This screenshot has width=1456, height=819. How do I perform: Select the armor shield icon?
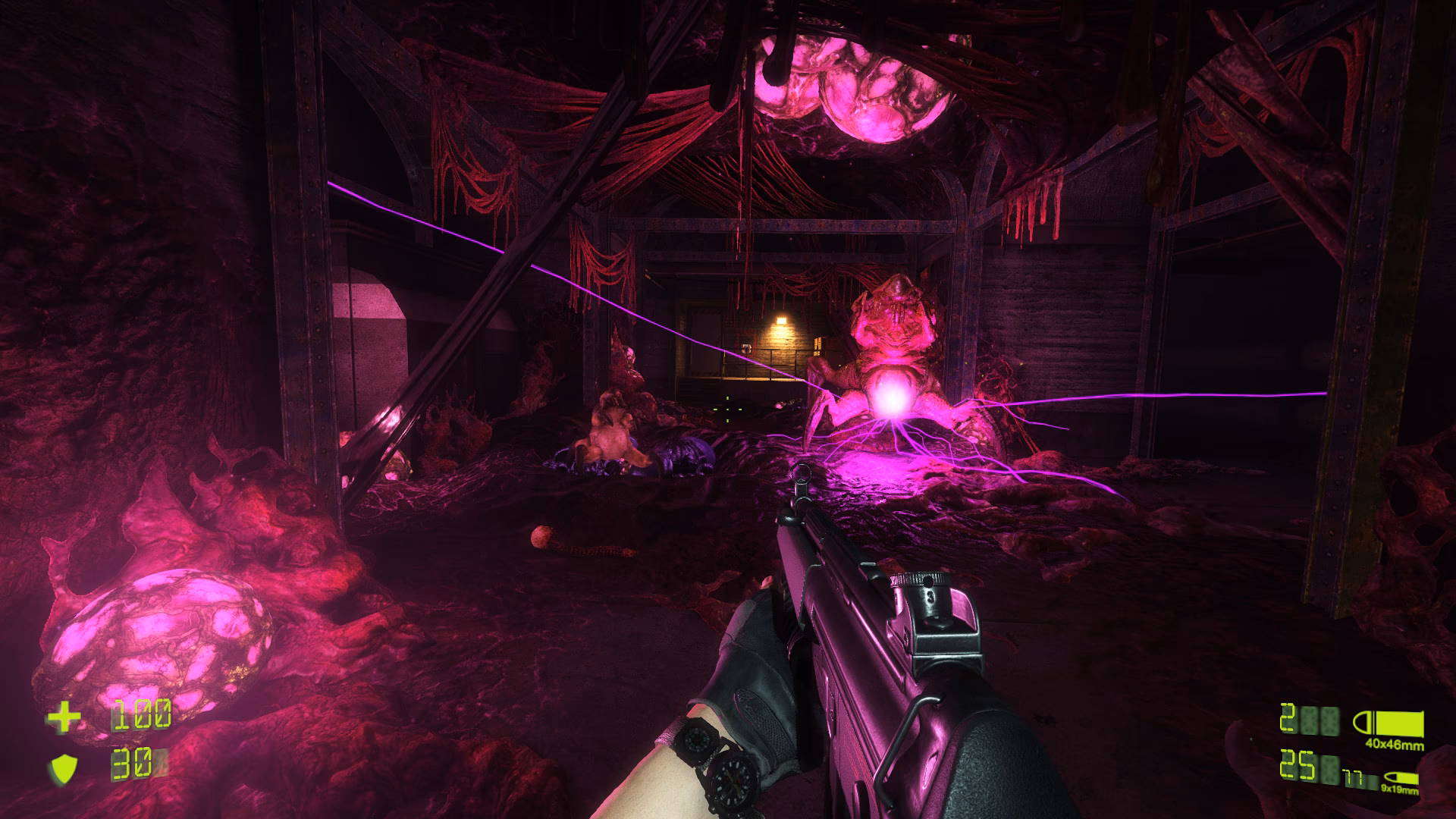tap(65, 768)
